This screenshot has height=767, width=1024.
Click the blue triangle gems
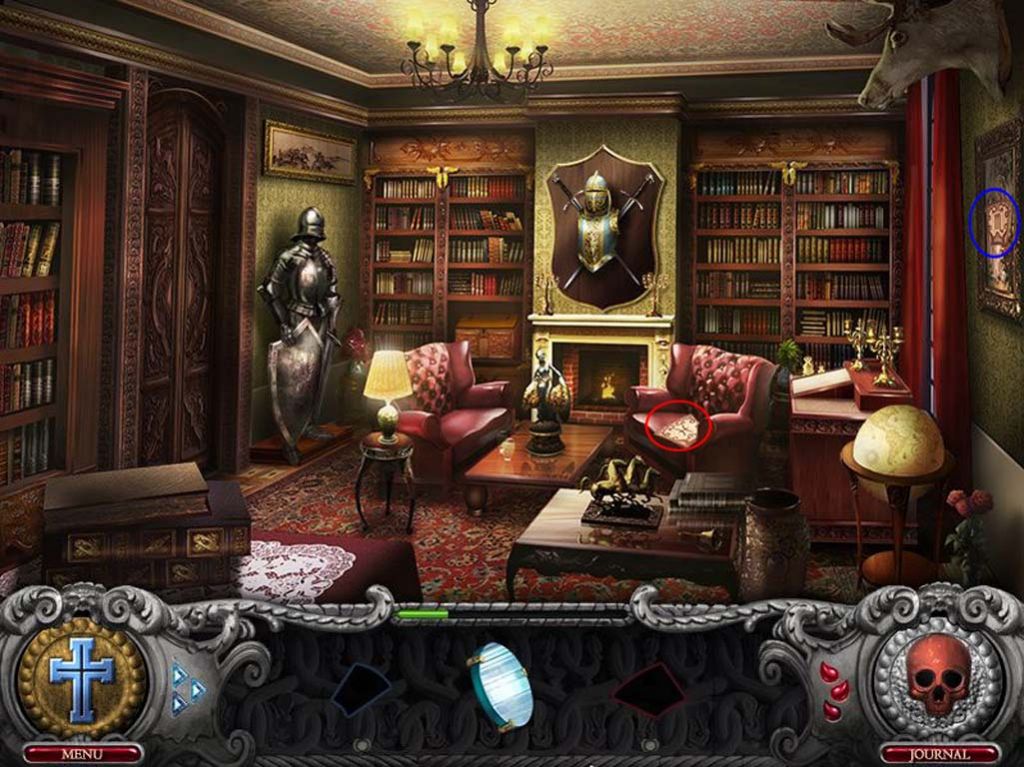point(187,688)
